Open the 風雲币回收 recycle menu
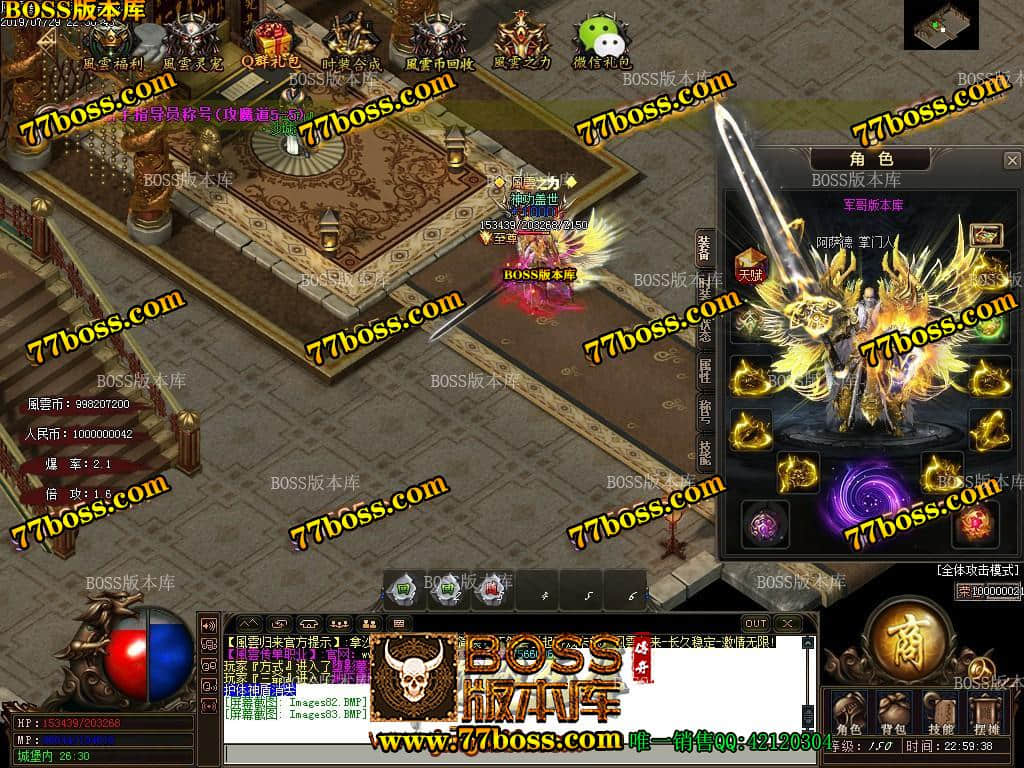This screenshot has height=768, width=1024. pos(438,40)
